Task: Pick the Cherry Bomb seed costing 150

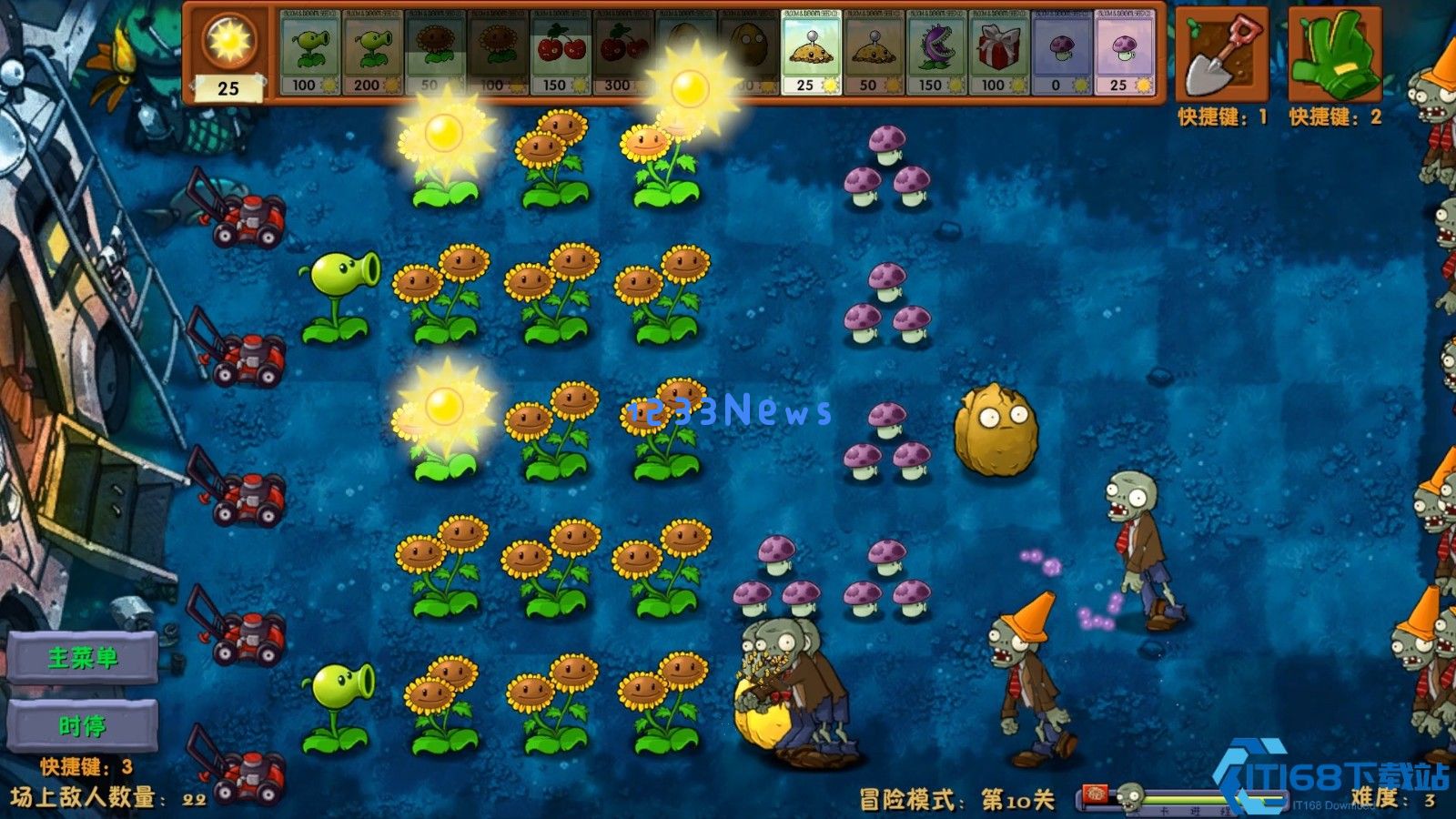Action: coord(560,55)
